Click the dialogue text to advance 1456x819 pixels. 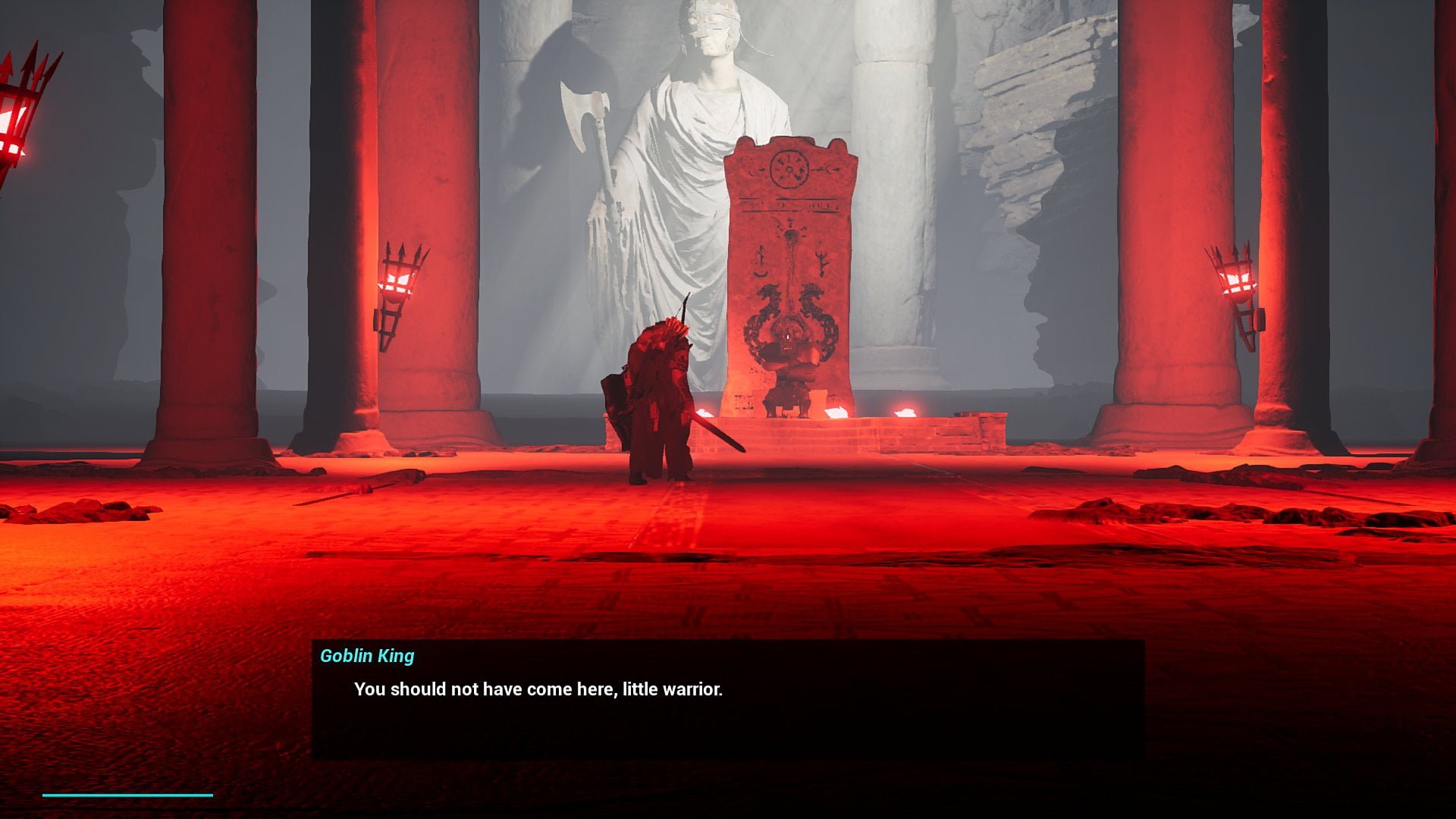click(538, 689)
